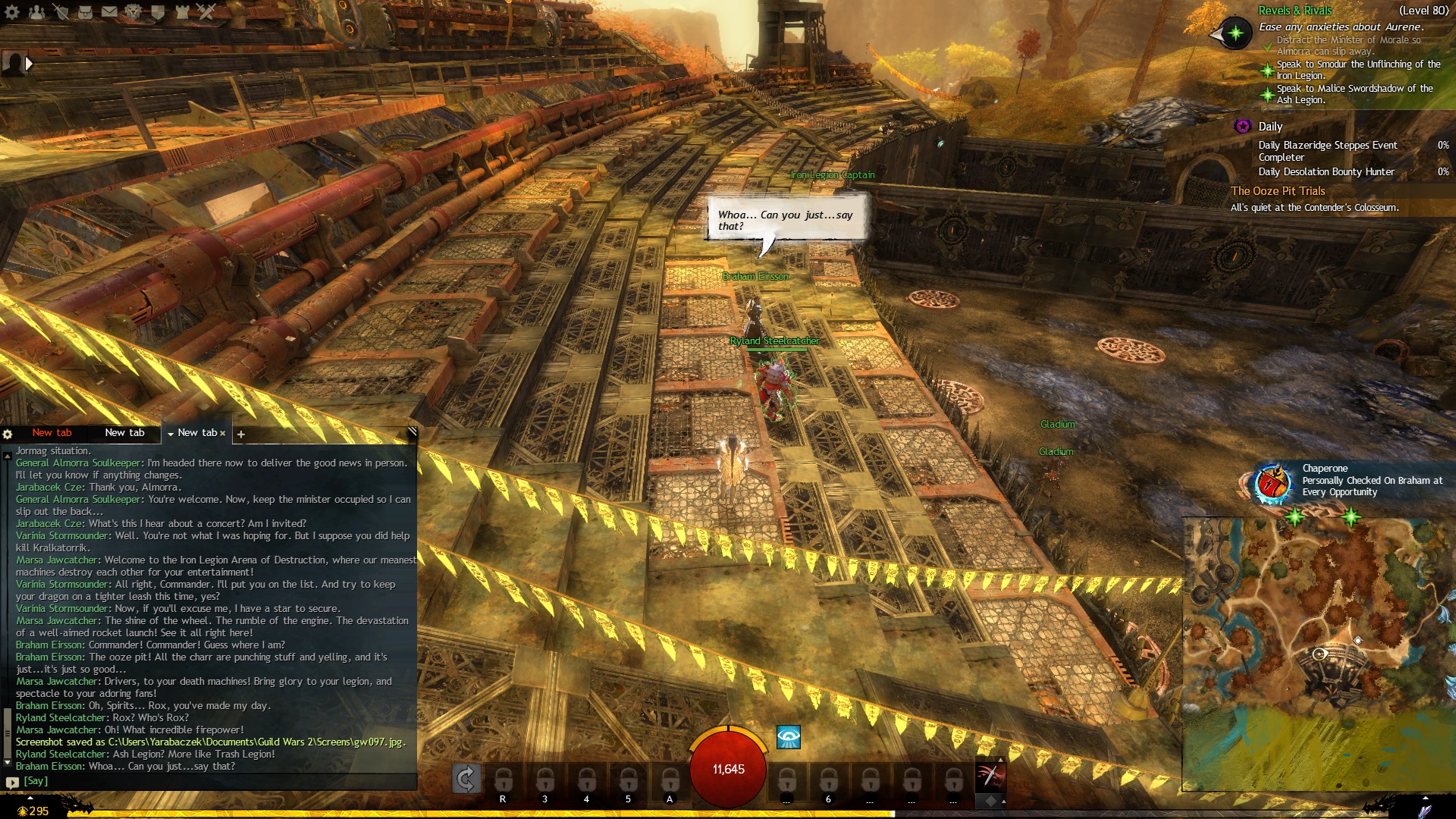Viewport: 1456px width, 819px height.
Task: Click the minimap
Action: tap(1318, 654)
